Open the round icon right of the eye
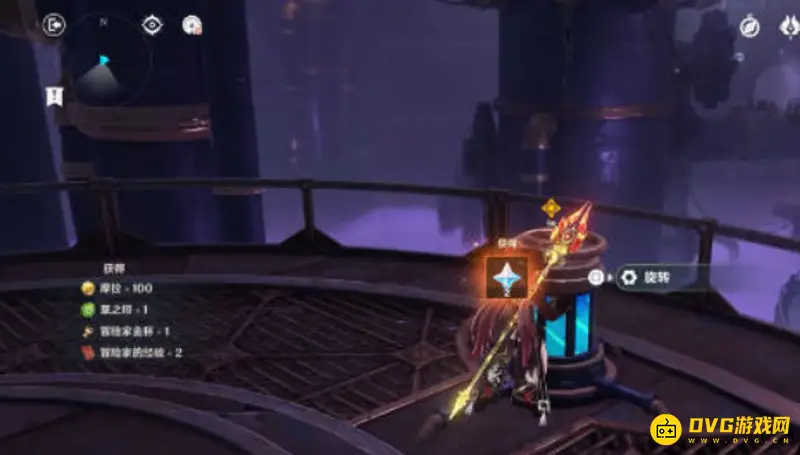This screenshot has width=800, height=455. point(192,26)
